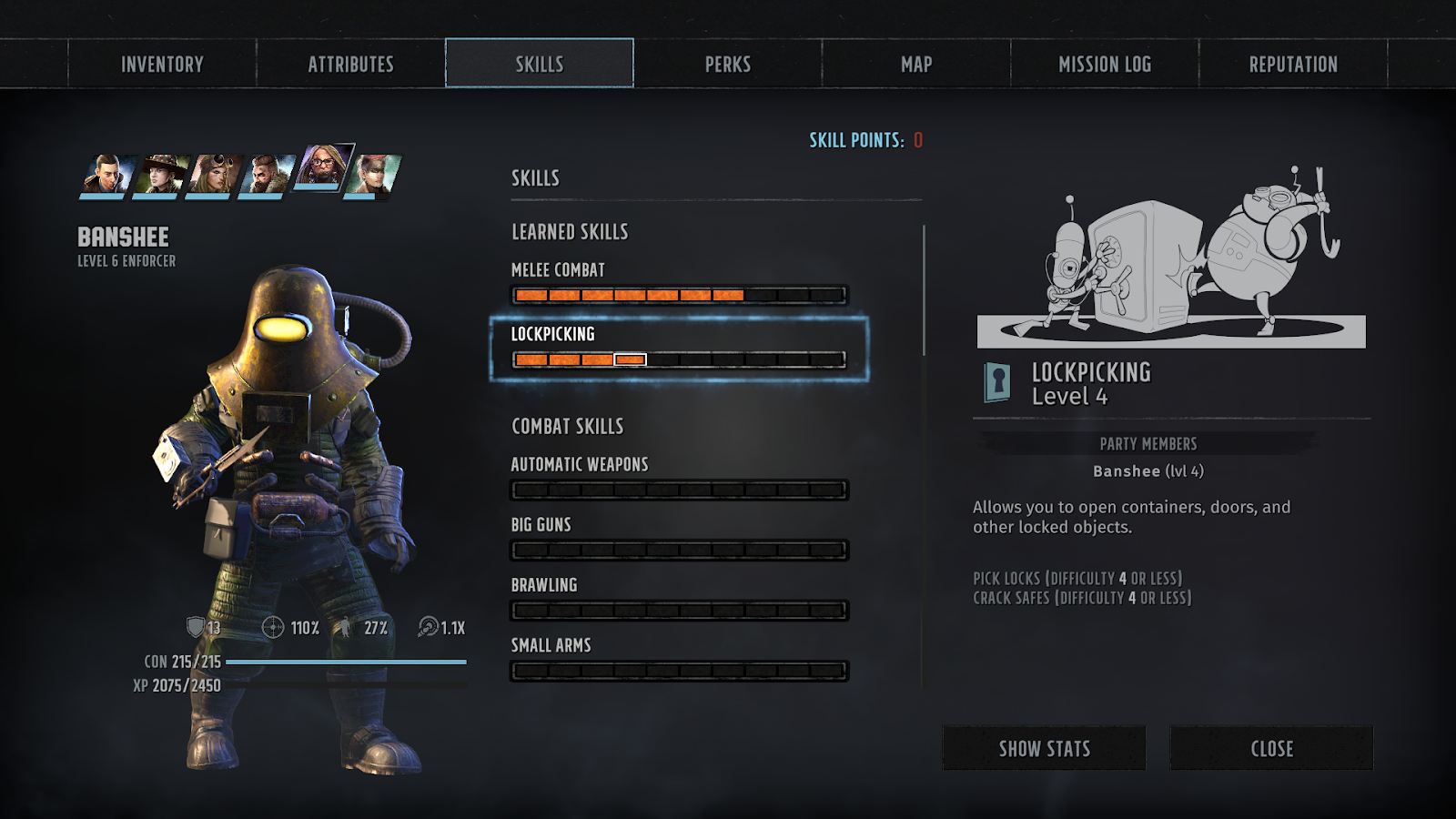1456x819 pixels.
Task: Show the Reputation tab
Action: point(1293,64)
